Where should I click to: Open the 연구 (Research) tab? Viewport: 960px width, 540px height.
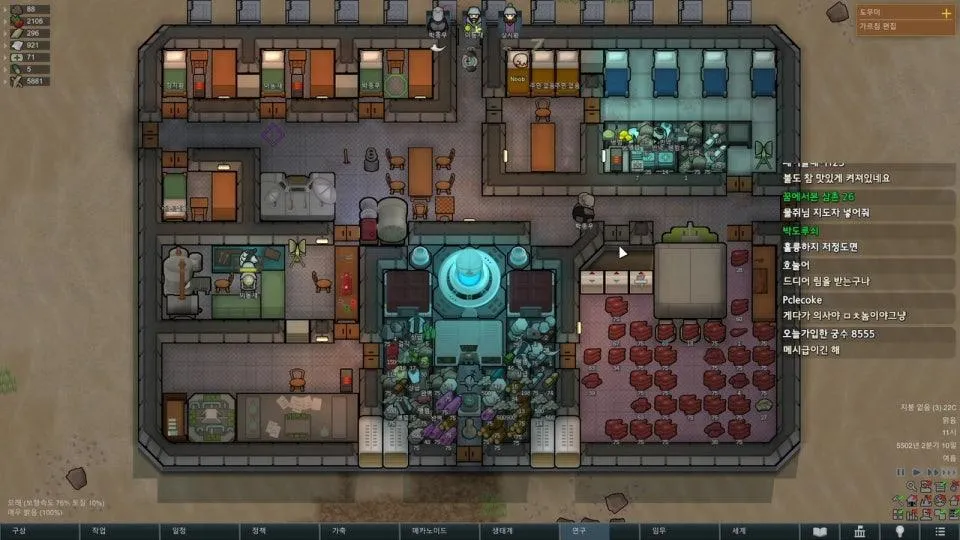pyautogui.click(x=578, y=531)
